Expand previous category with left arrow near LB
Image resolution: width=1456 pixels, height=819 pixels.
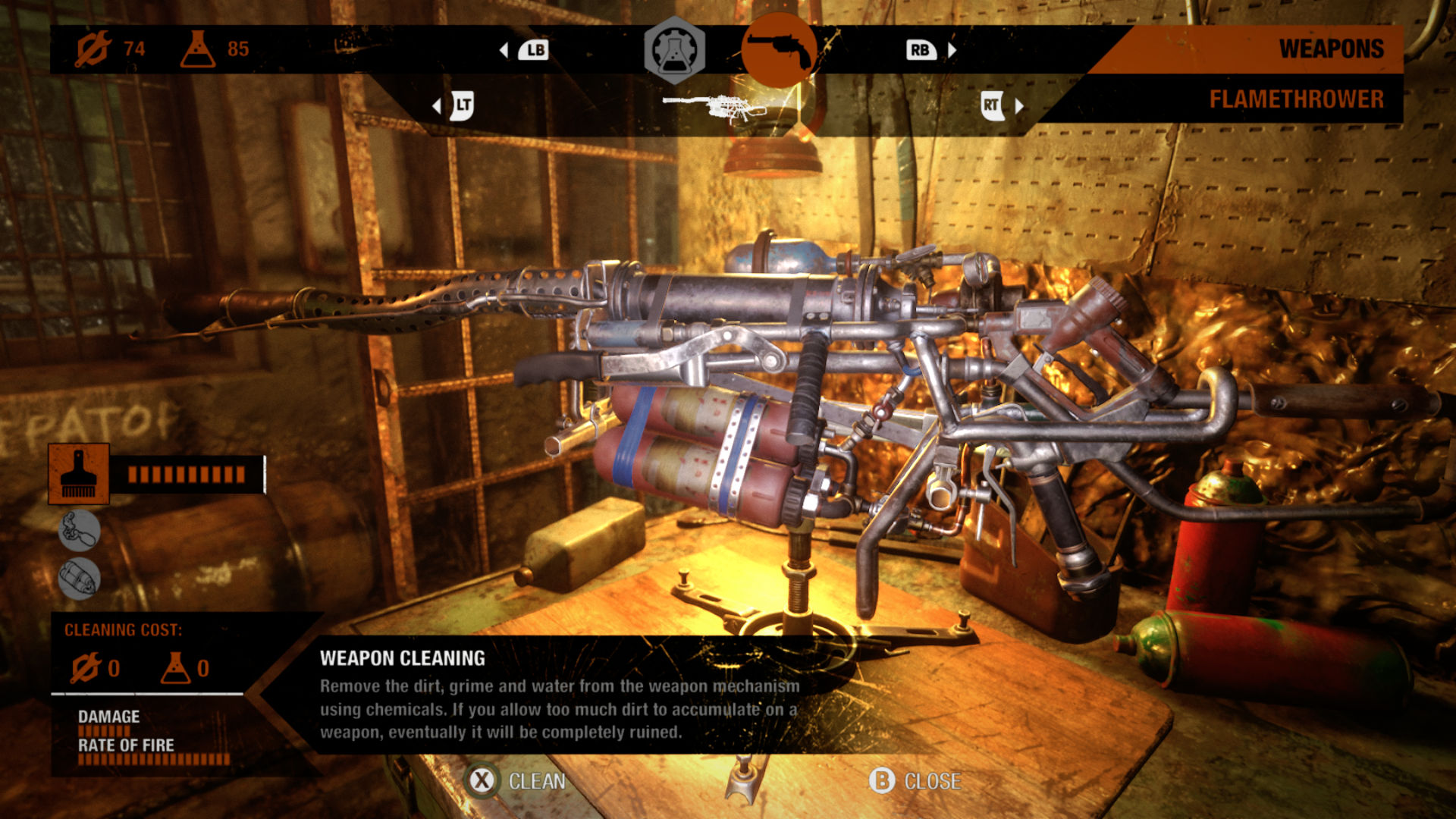(x=503, y=49)
